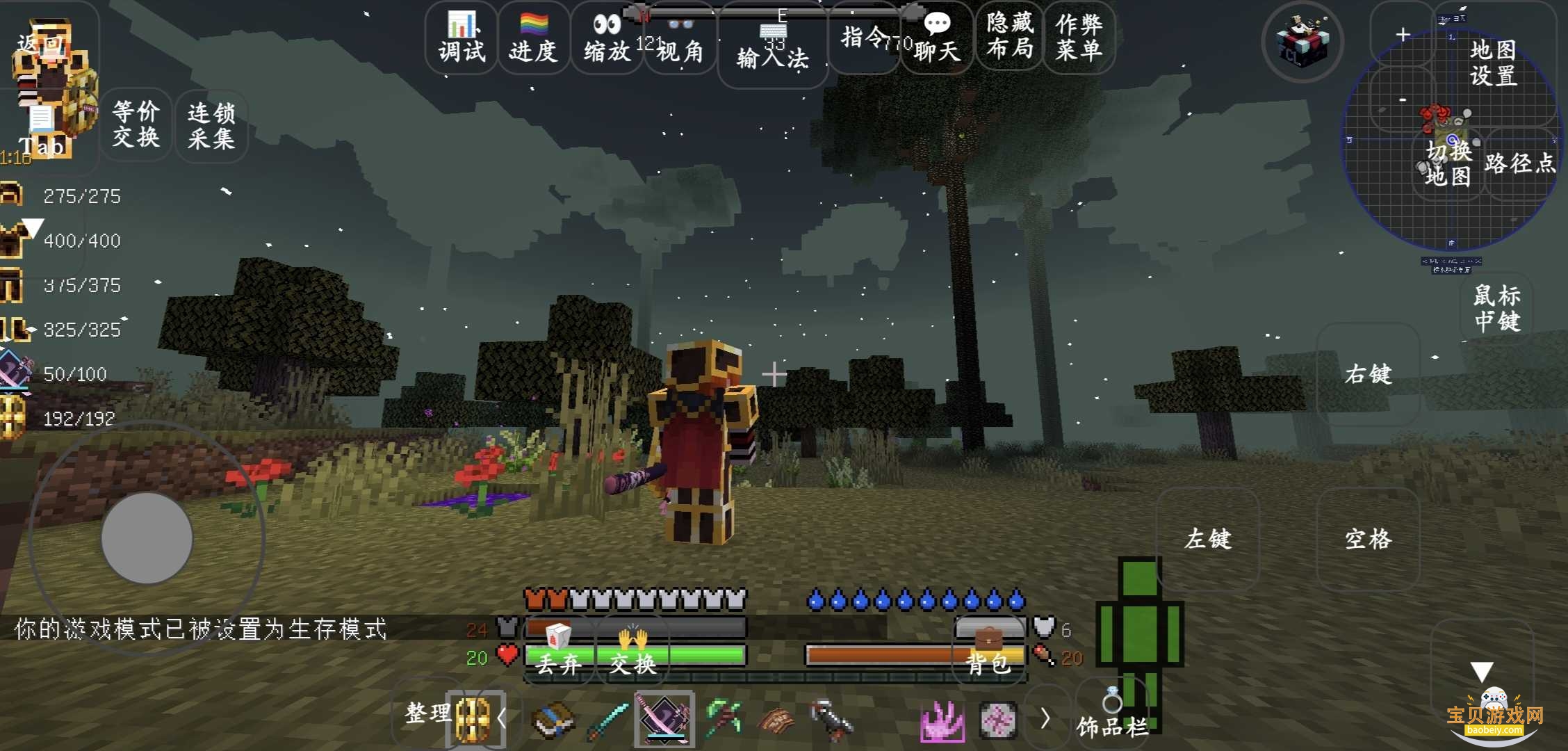Activate the 缩放 zoom button
Viewport: 1568px width, 751px height.
click(607, 38)
